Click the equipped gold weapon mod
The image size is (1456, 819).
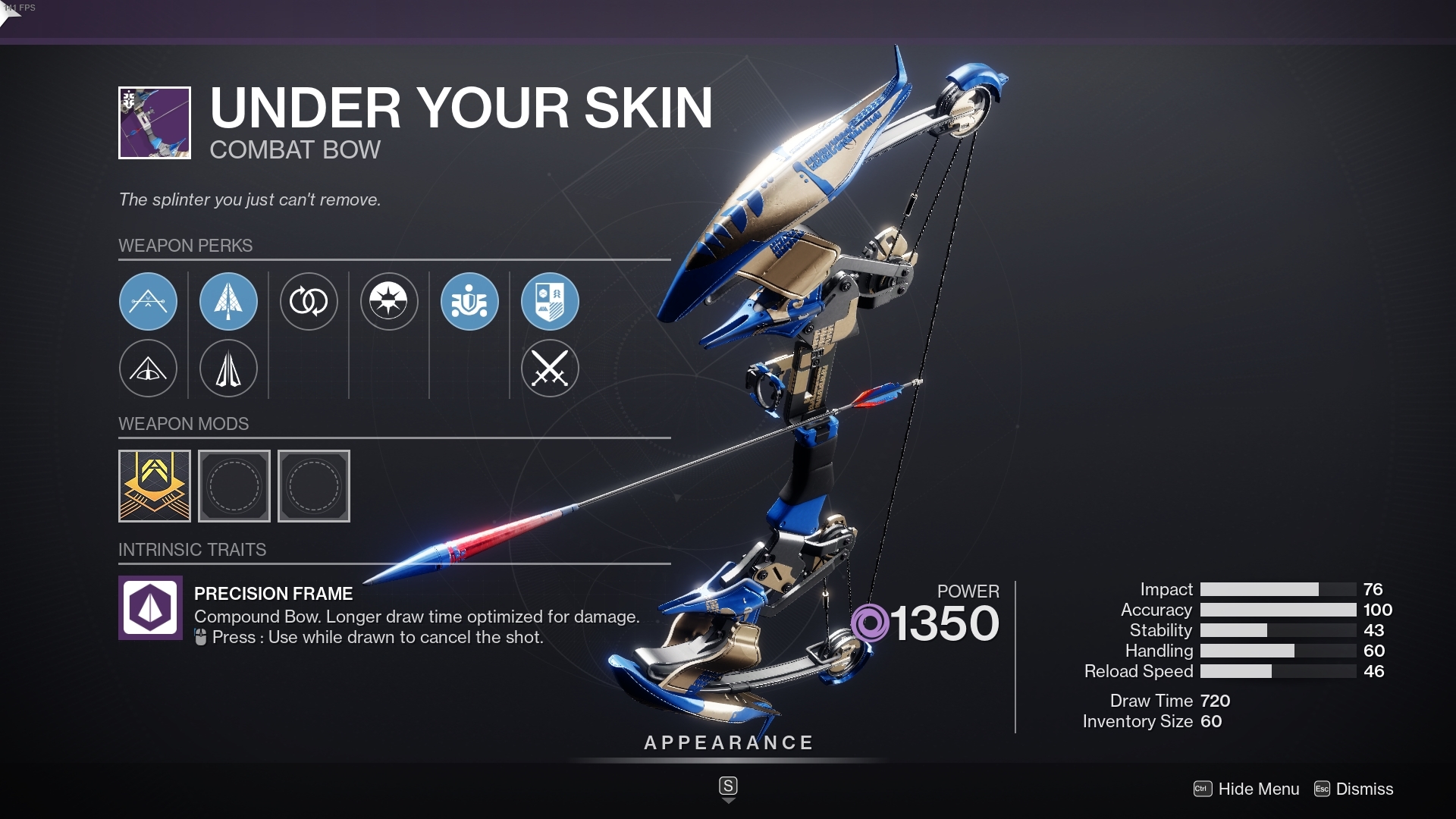[154, 486]
